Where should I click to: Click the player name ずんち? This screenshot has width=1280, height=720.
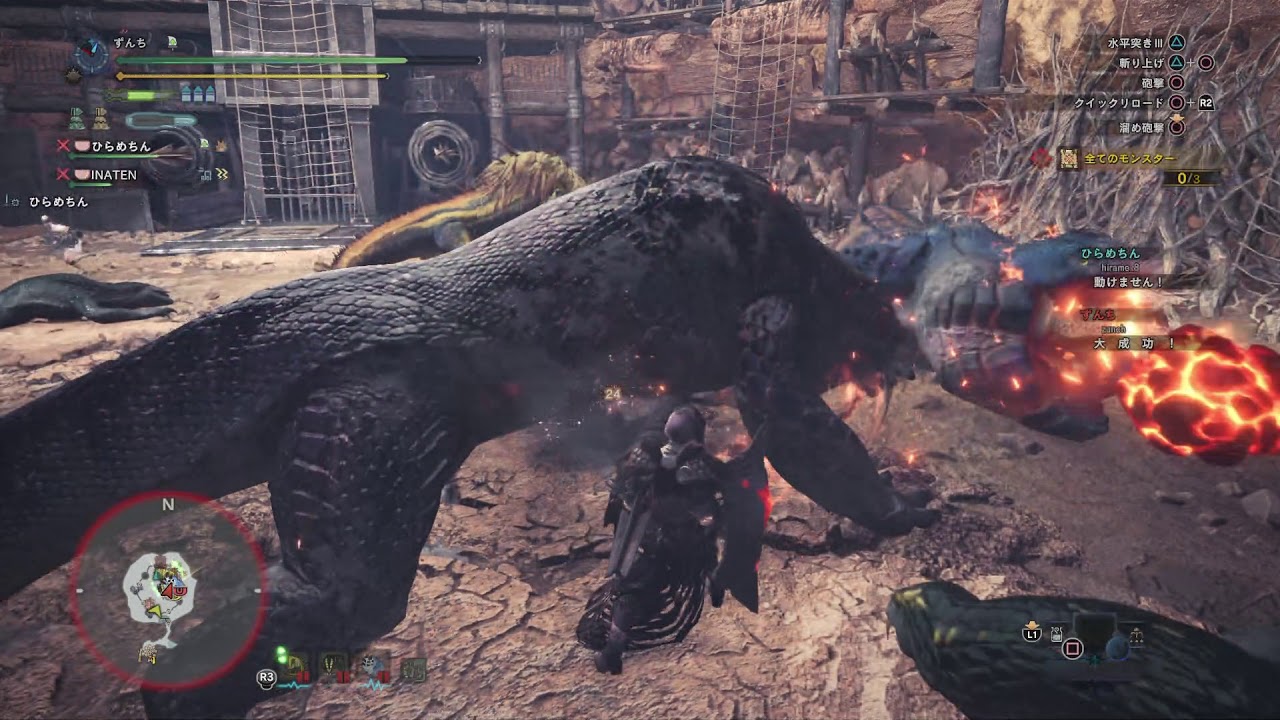[x=130, y=43]
